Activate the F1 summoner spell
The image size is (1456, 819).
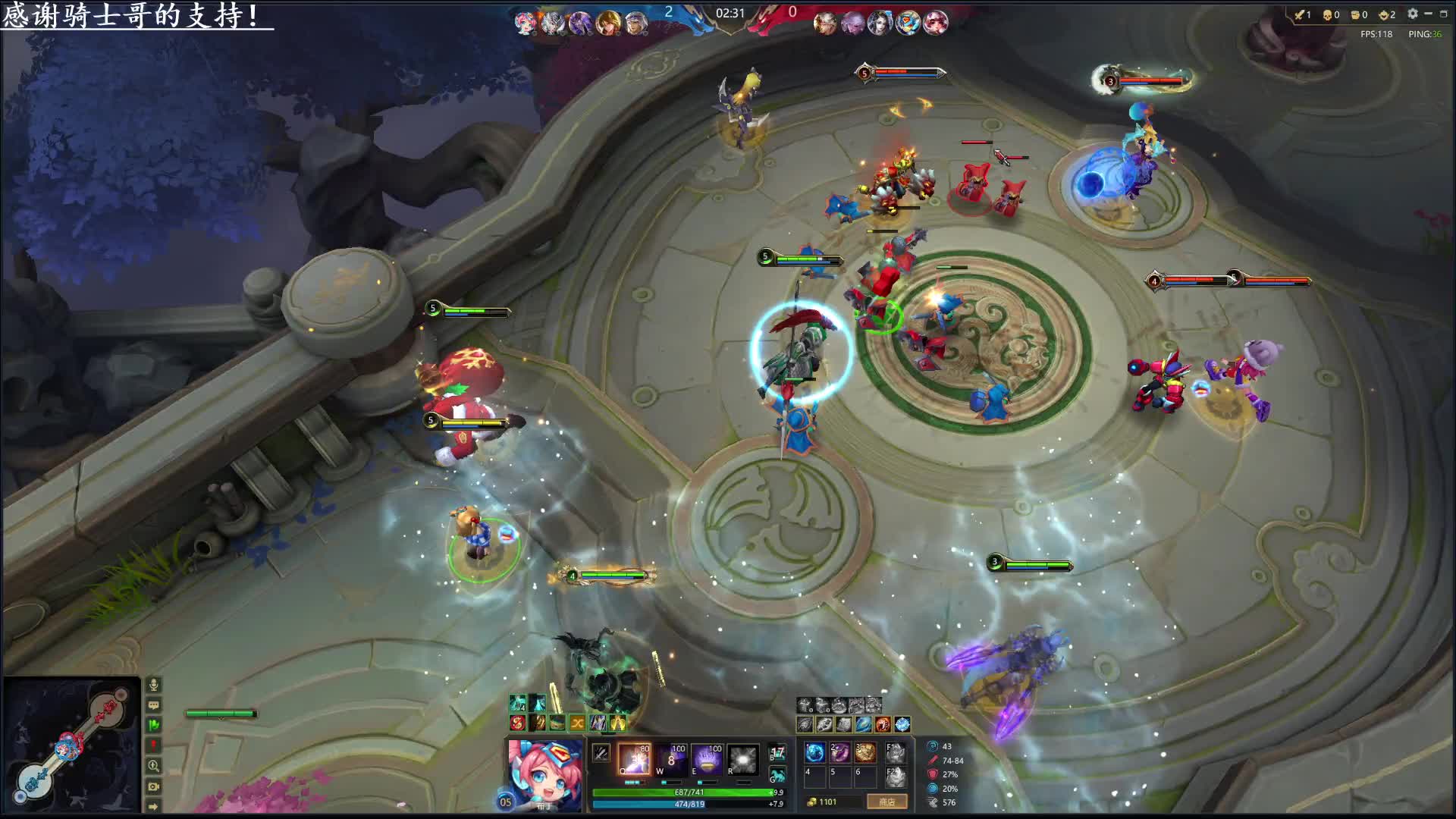896,752
